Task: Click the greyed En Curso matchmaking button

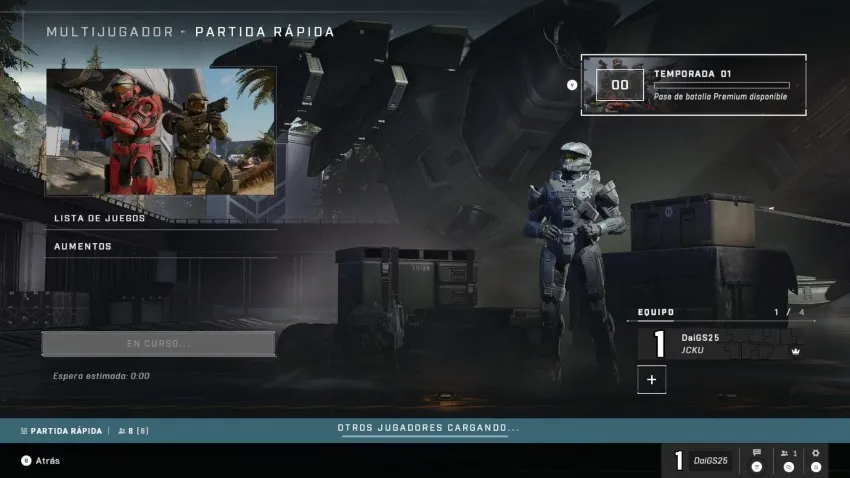Action: [158, 344]
